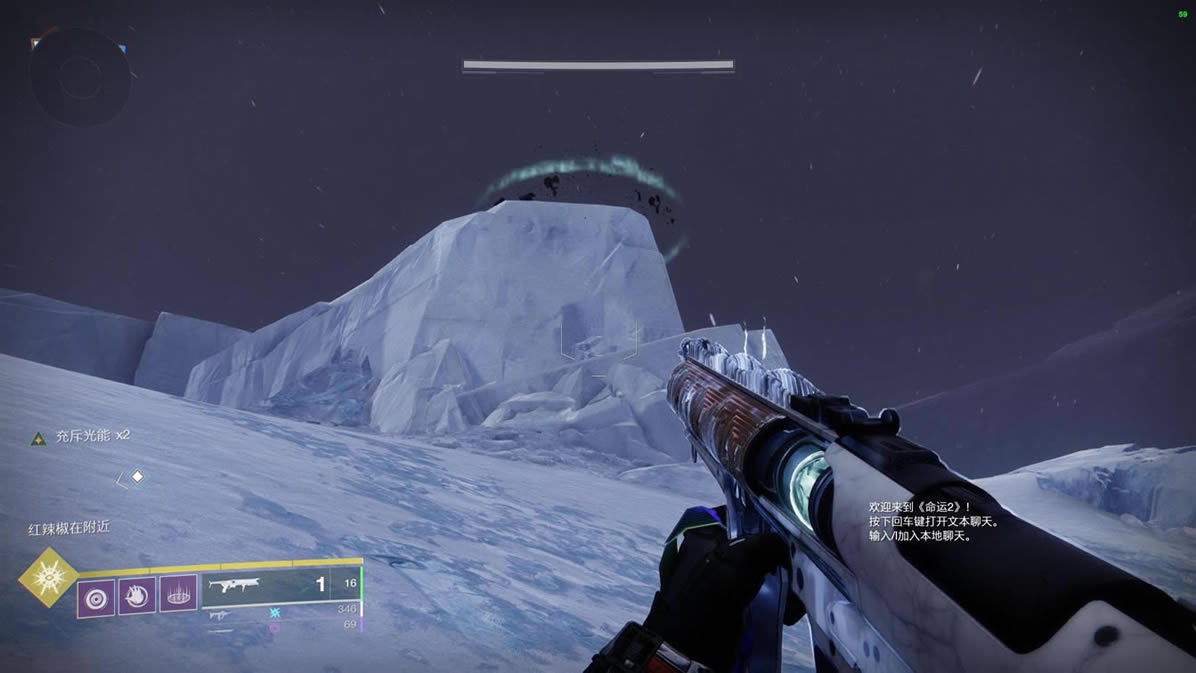This screenshot has width=1196, height=673.
Task: Select the grenade ability icon
Action: (x=96, y=597)
